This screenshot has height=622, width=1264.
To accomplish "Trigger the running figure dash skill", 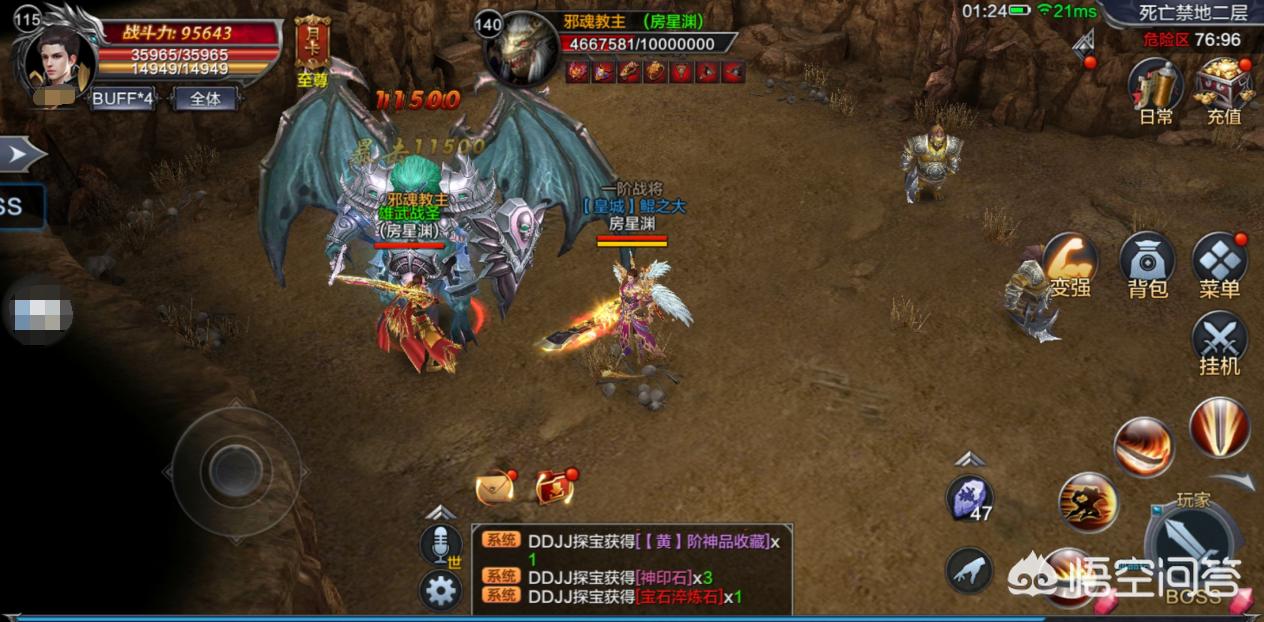I will [x=1087, y=502].
